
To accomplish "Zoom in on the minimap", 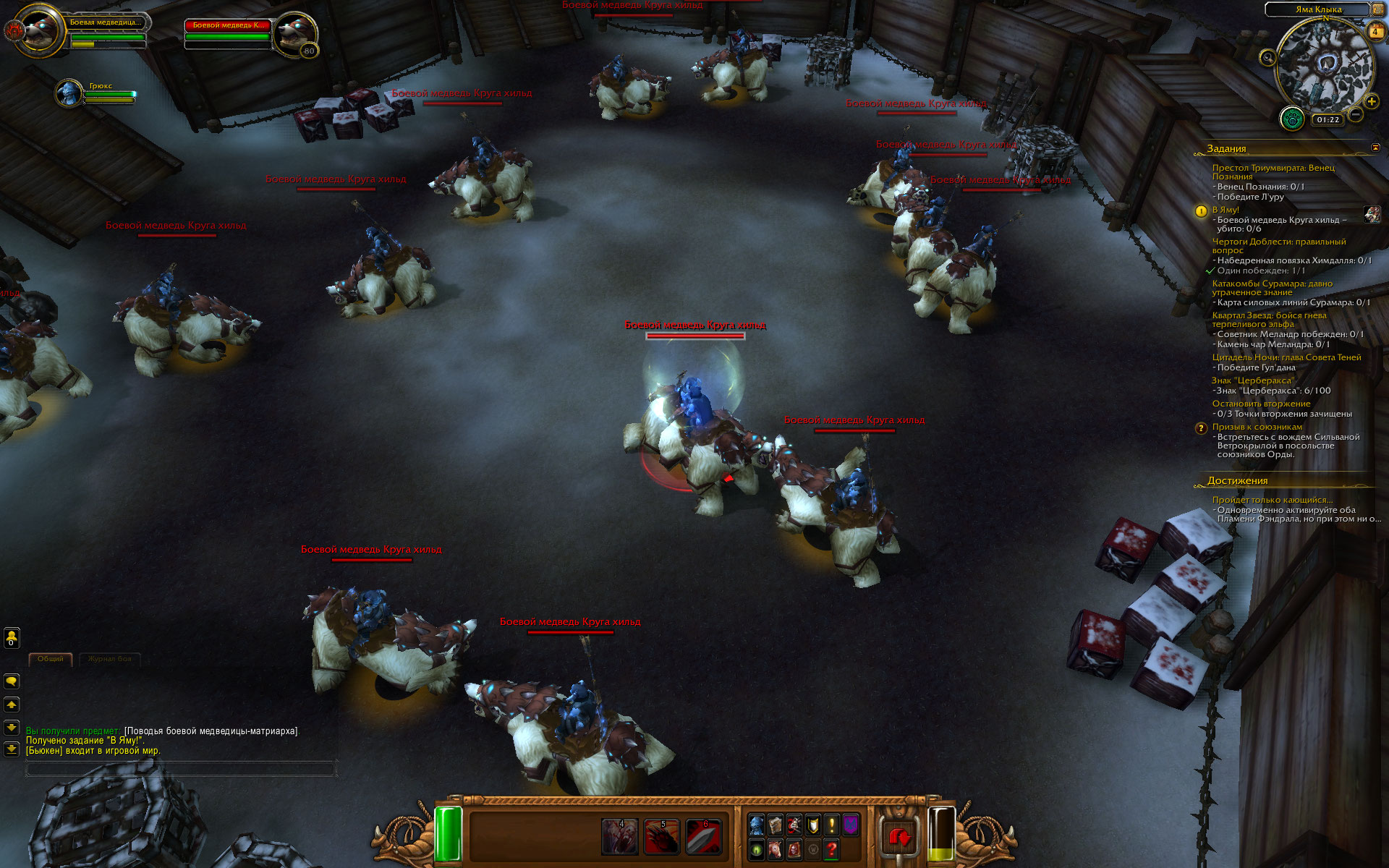I will [x=1372, y=102].
